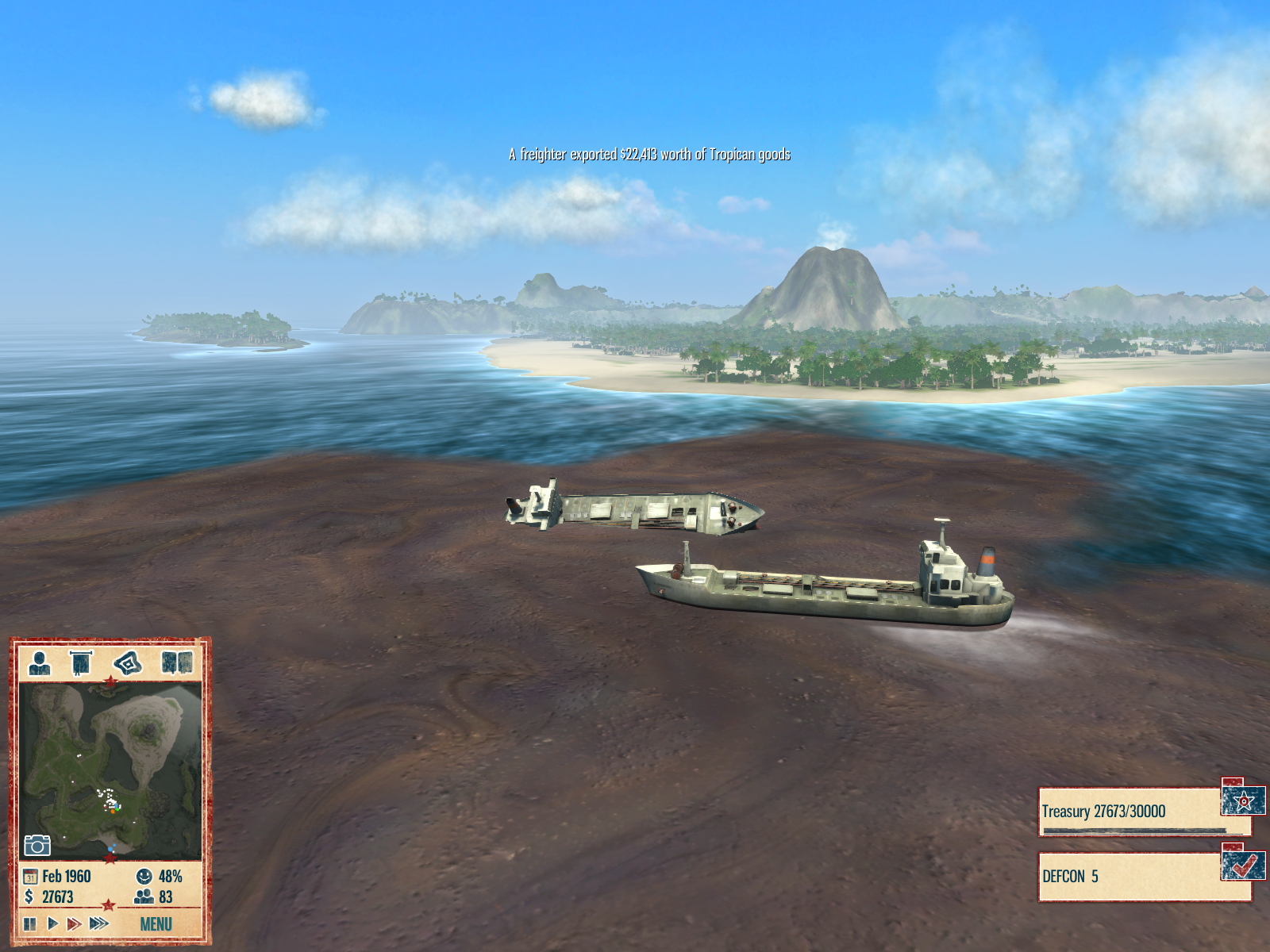Viewport: 1270px width, 952px height.
Task: Open the MENU button
Action: pyautogui.click(x=156, y=923)
